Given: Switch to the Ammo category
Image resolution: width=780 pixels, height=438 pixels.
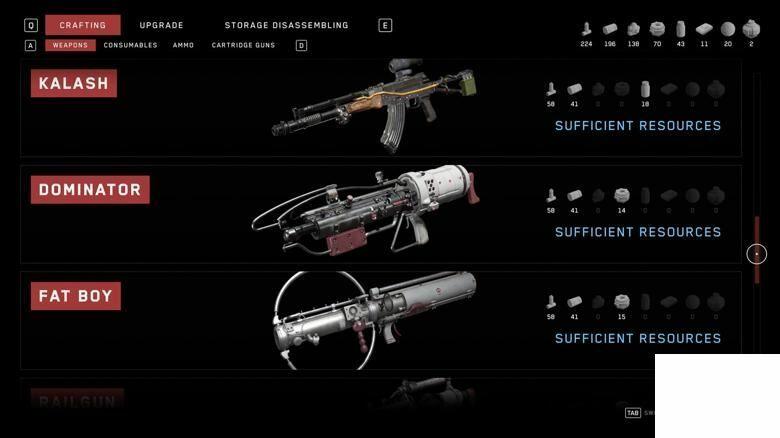Looking at the screenshot, I should pyautogui.click(x=183, y=45).
